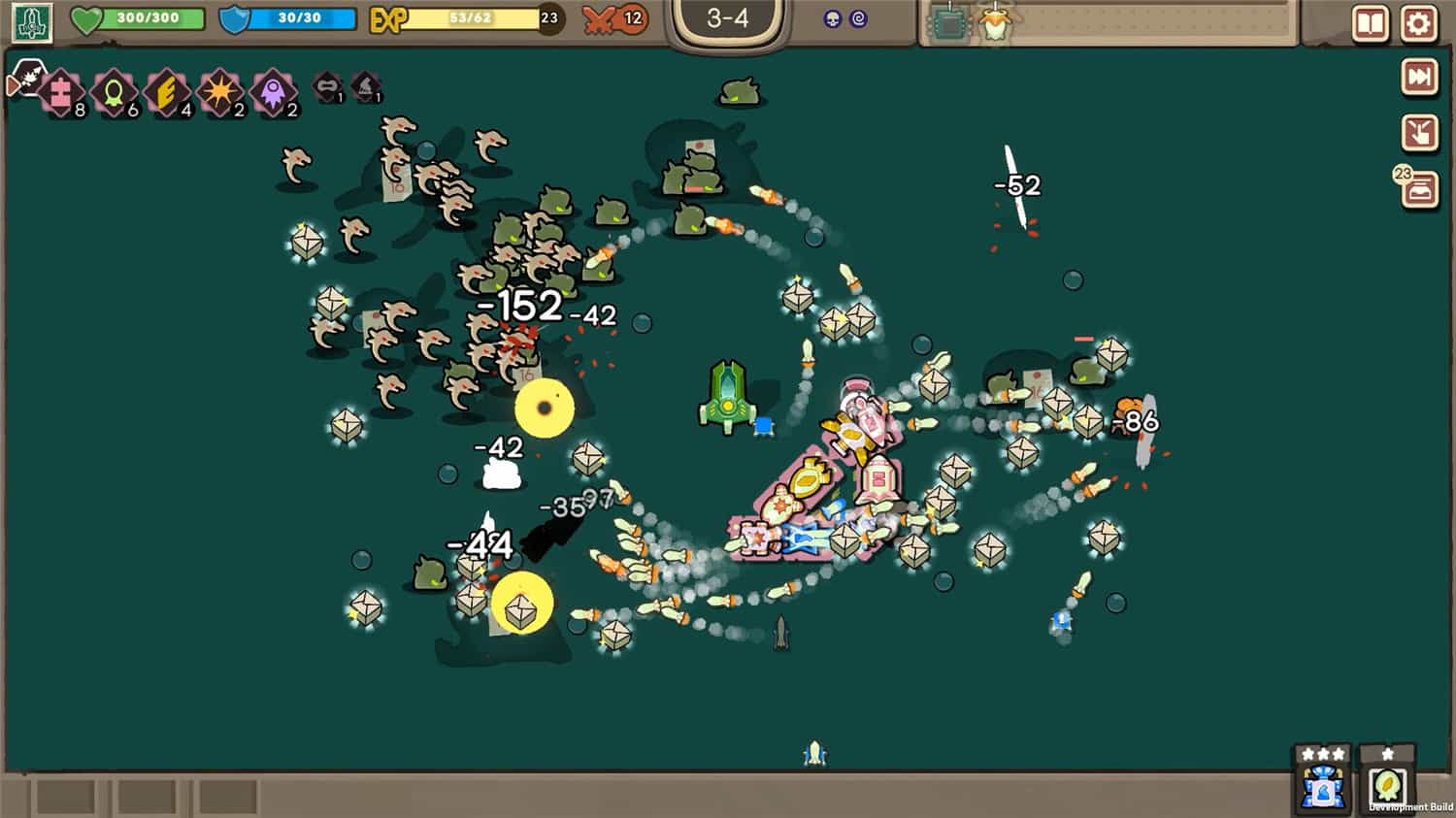Open the book journal button

(1370, 23)
